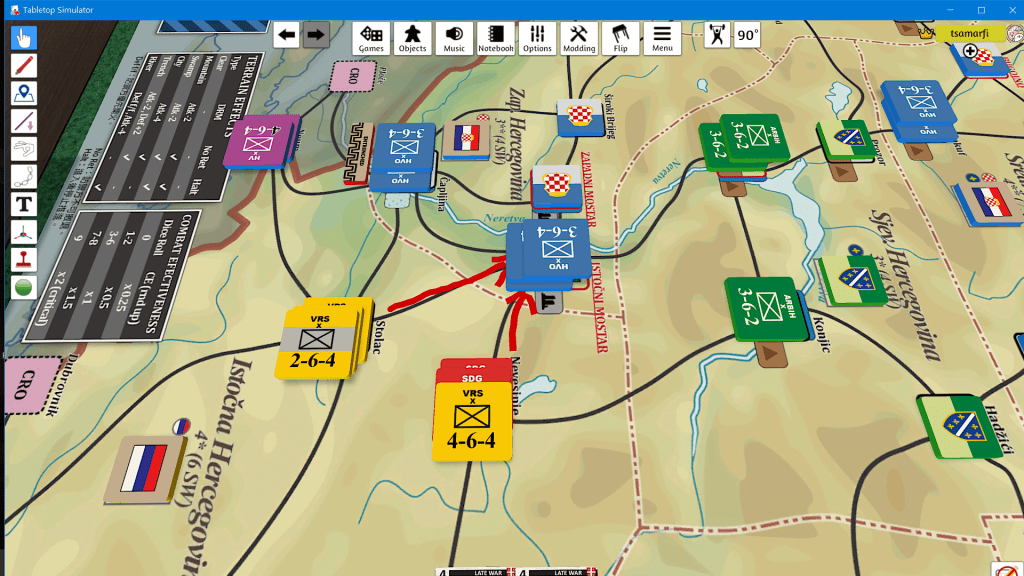Image resolution: width=1024 pixels, height=576 pixels.
Task: Close the Tabletop Simulator window
Action: [1005, 10]
